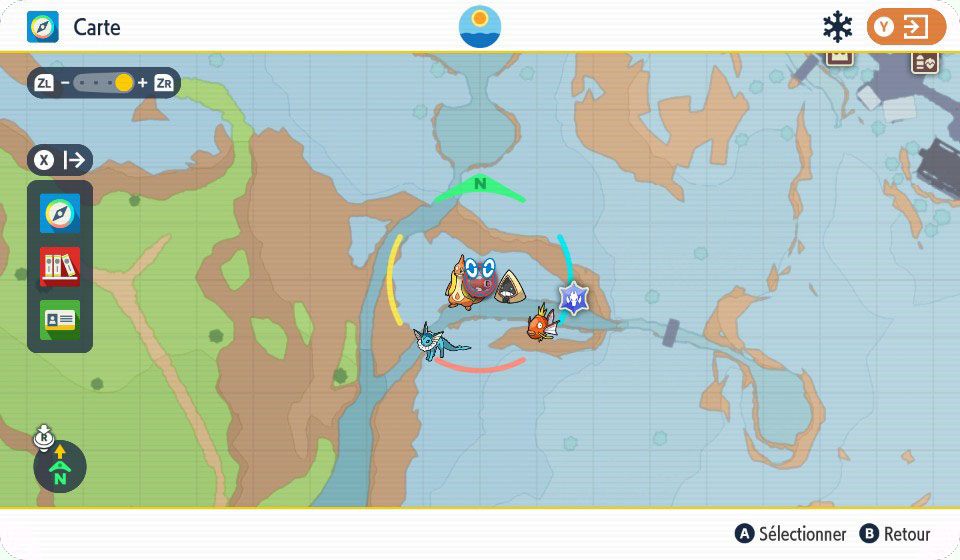Exit the map with the orange button
Image resolution: width=960 pixels, height=560 pixels.
click(905, 27)
